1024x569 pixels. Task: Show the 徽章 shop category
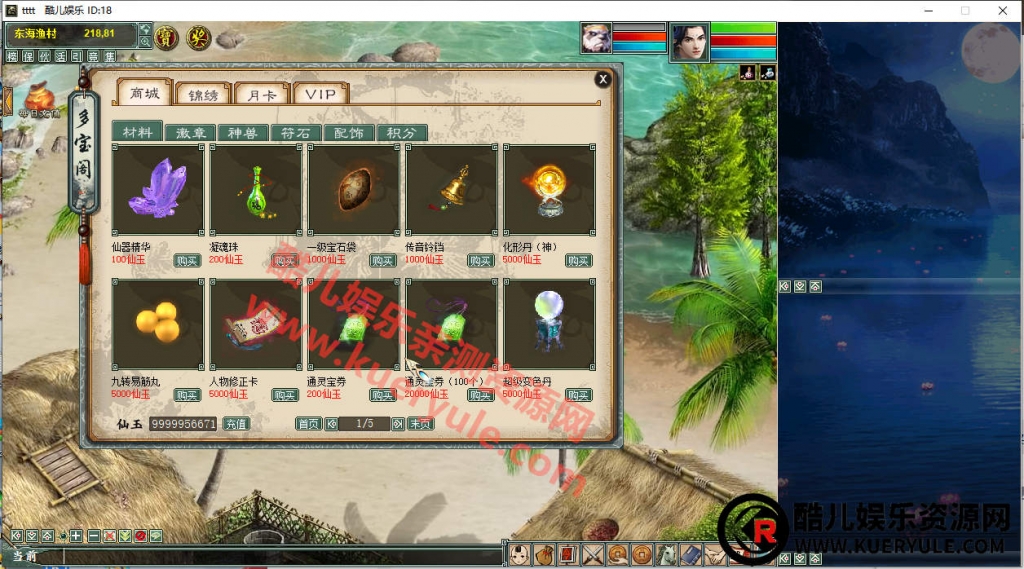tap(191, 133)
